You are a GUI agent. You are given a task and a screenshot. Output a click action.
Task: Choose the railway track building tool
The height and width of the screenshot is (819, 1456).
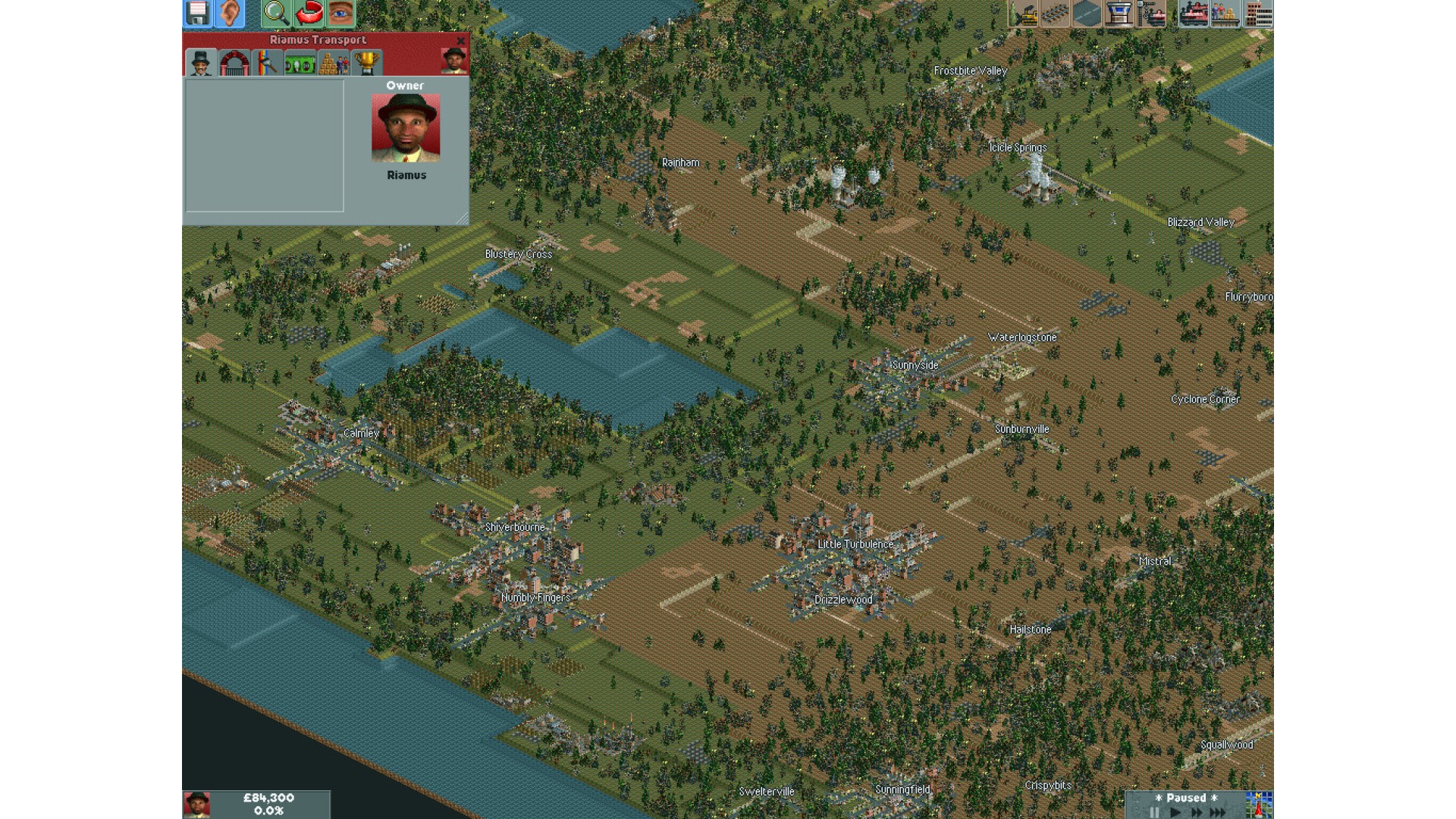click(1055, 13)
